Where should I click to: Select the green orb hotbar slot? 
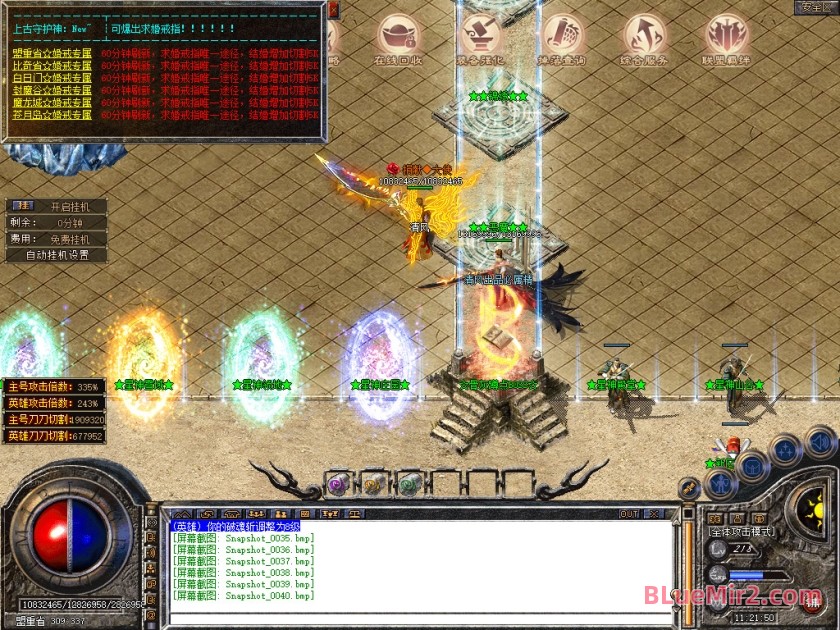pos(407,484)
